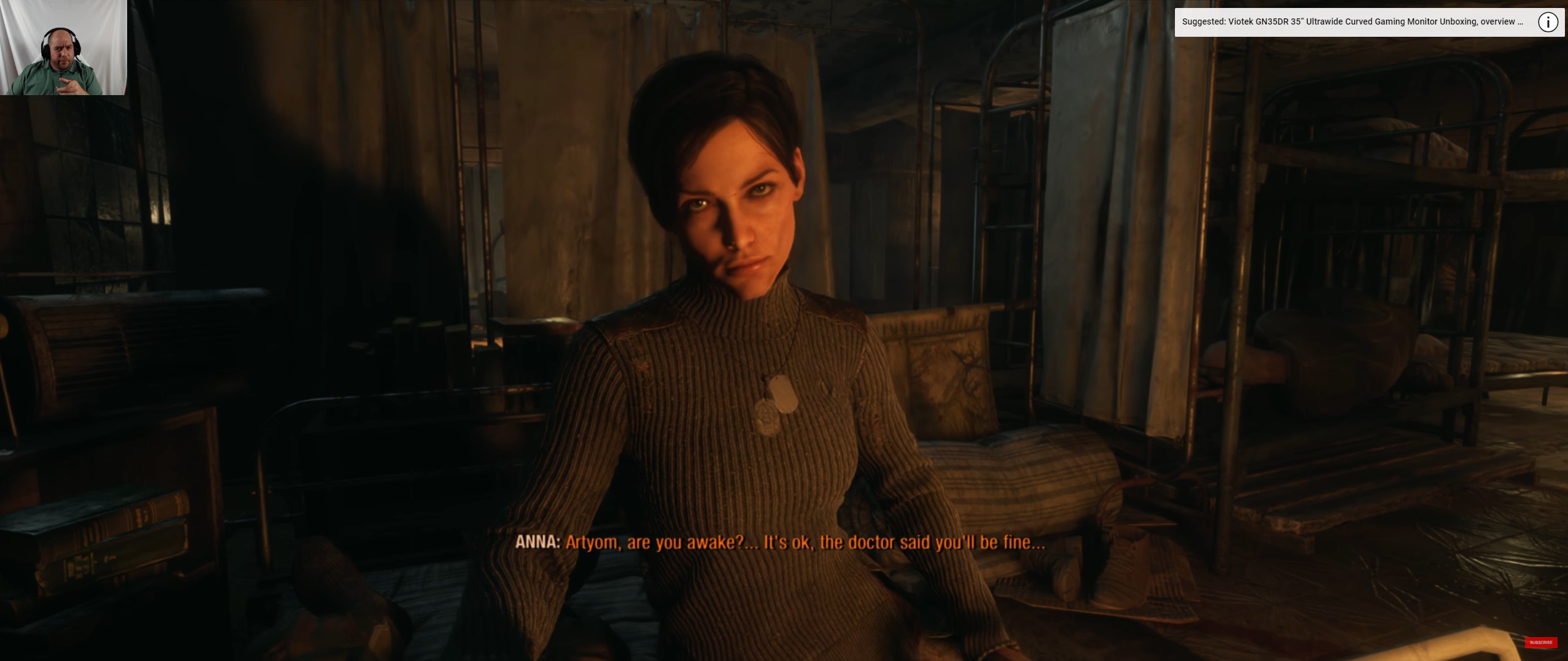Click the info circle icon

pyautogui.click(x=1547, y=22)
